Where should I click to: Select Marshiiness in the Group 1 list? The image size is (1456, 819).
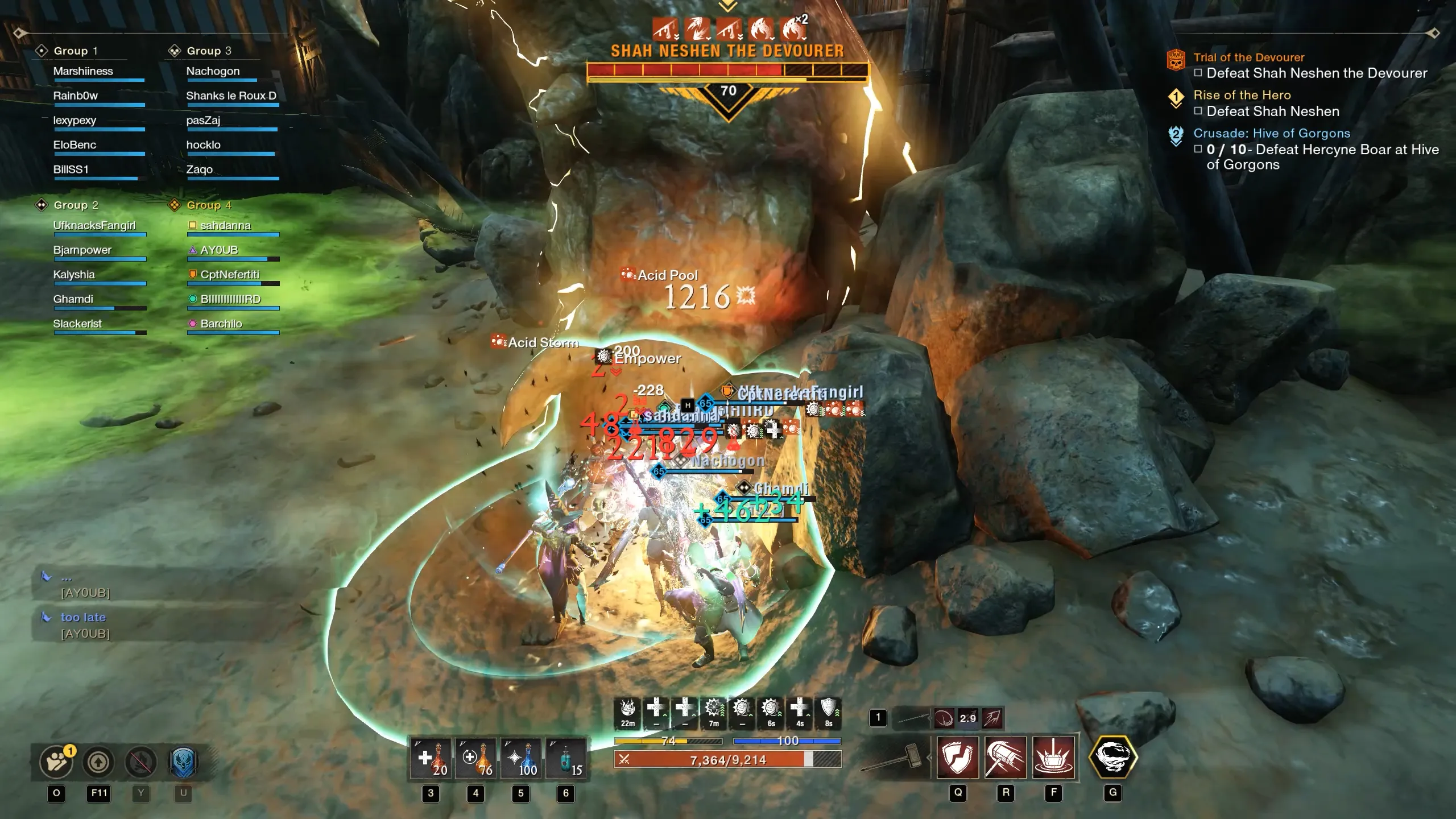click(83, 71)
